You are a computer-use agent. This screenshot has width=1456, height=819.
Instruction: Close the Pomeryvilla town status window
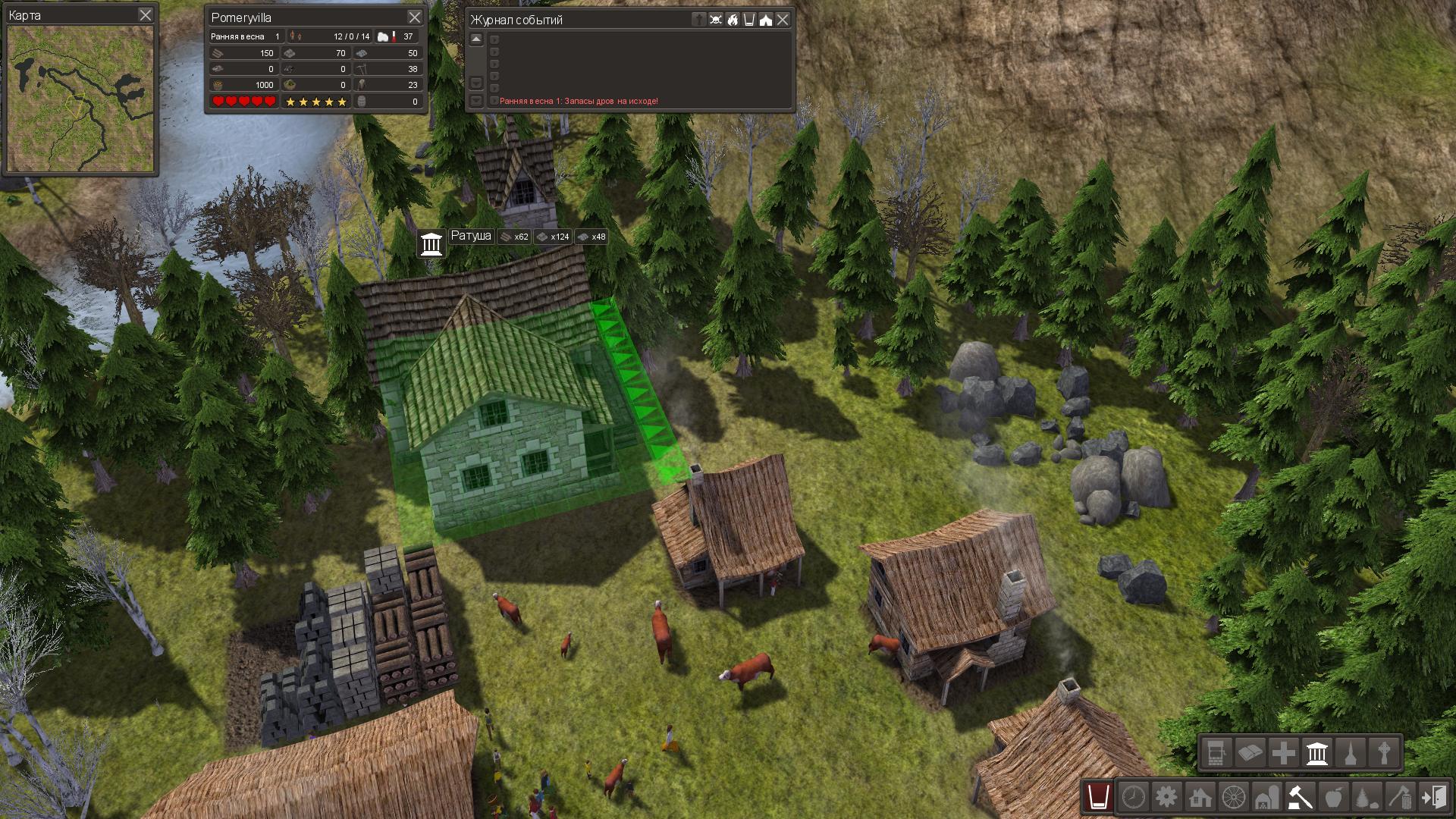(x=414, y=17)
